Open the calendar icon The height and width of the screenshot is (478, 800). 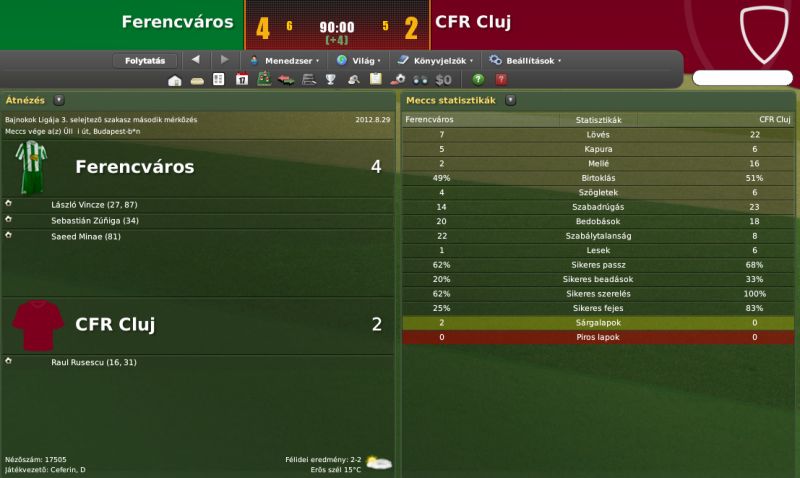(x=241, y=80)
